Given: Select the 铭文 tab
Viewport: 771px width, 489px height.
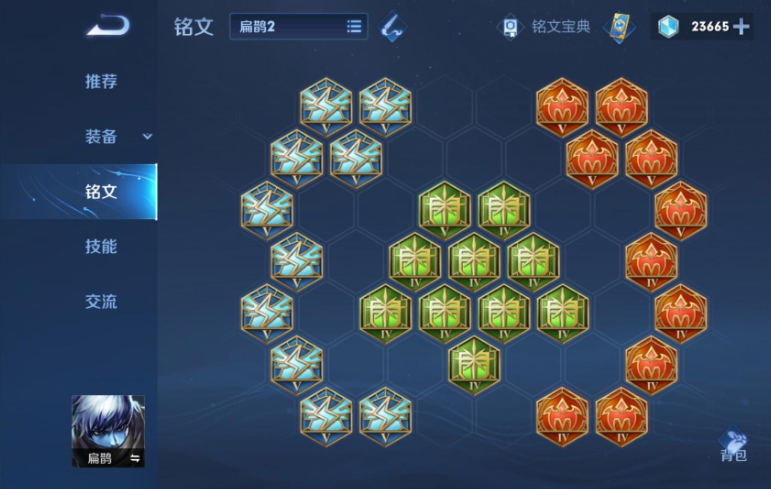Looking at the screenshot, I should (x=101, y=192).
